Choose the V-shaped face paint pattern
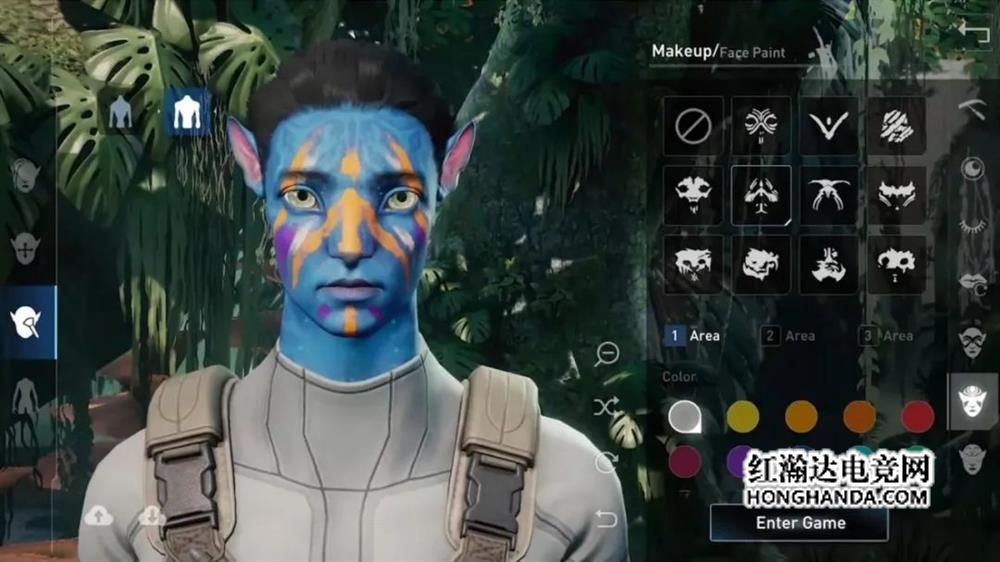 829,125
